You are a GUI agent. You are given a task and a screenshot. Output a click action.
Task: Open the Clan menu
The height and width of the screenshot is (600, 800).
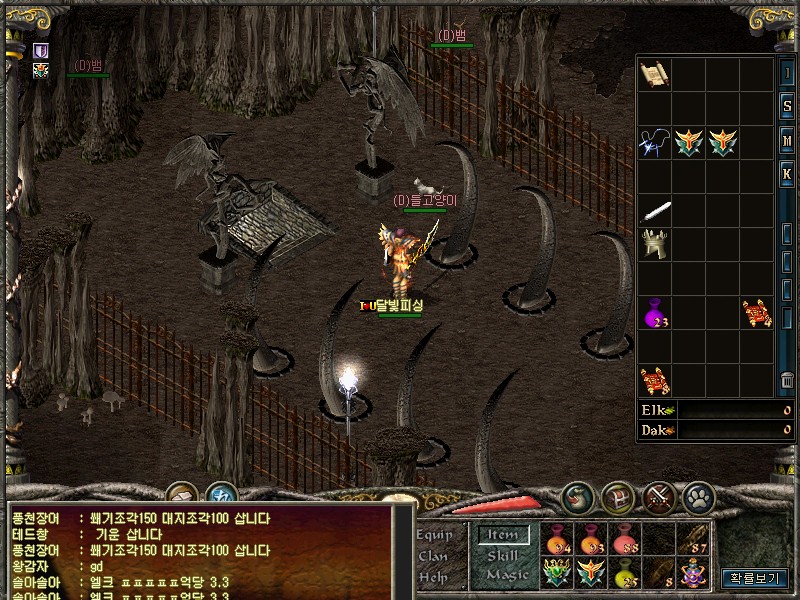pos(432,556)
